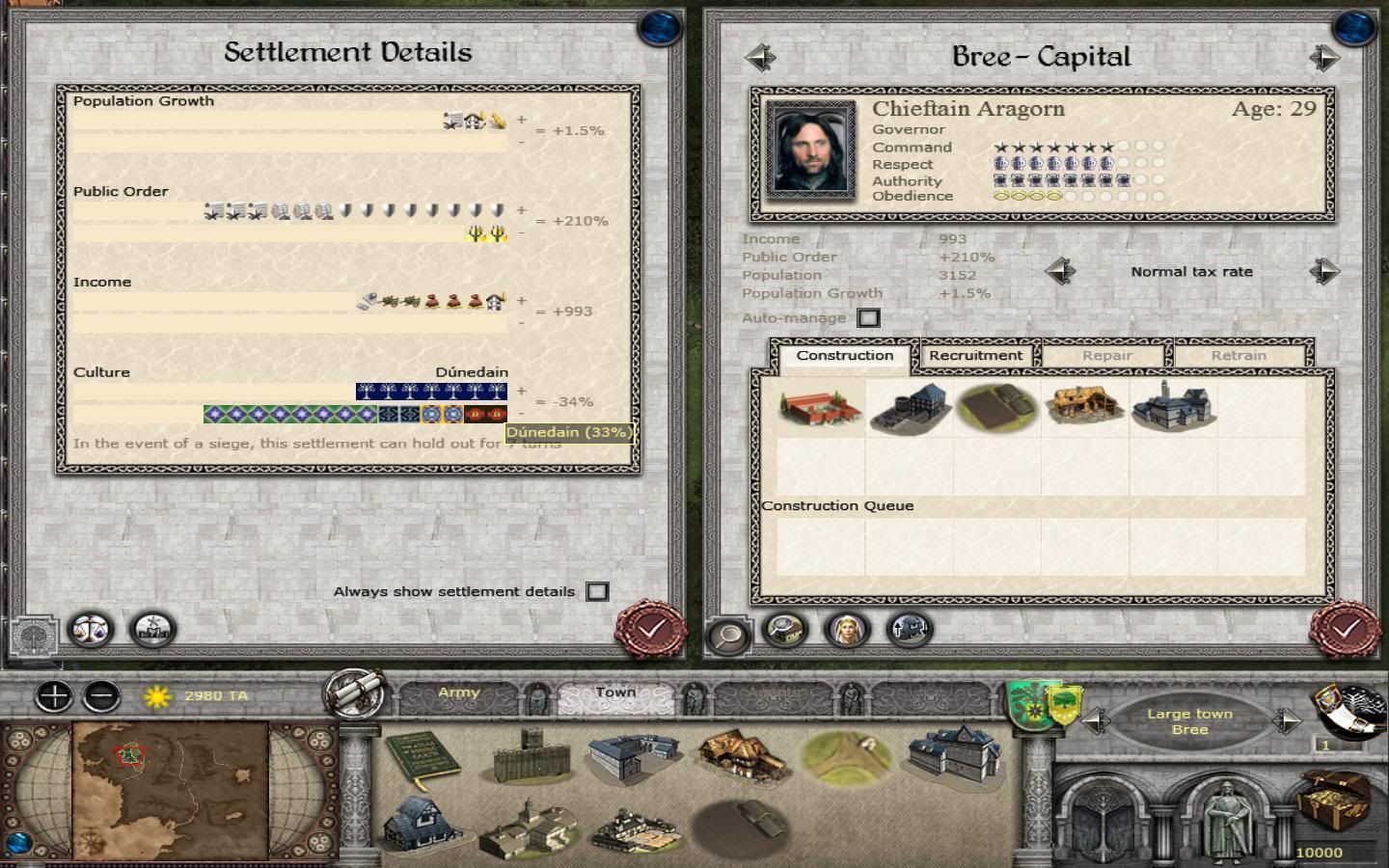1389x868 pixels.
Task: Close the Settlement Details panel with checkmark
Action: coord(651,630)
